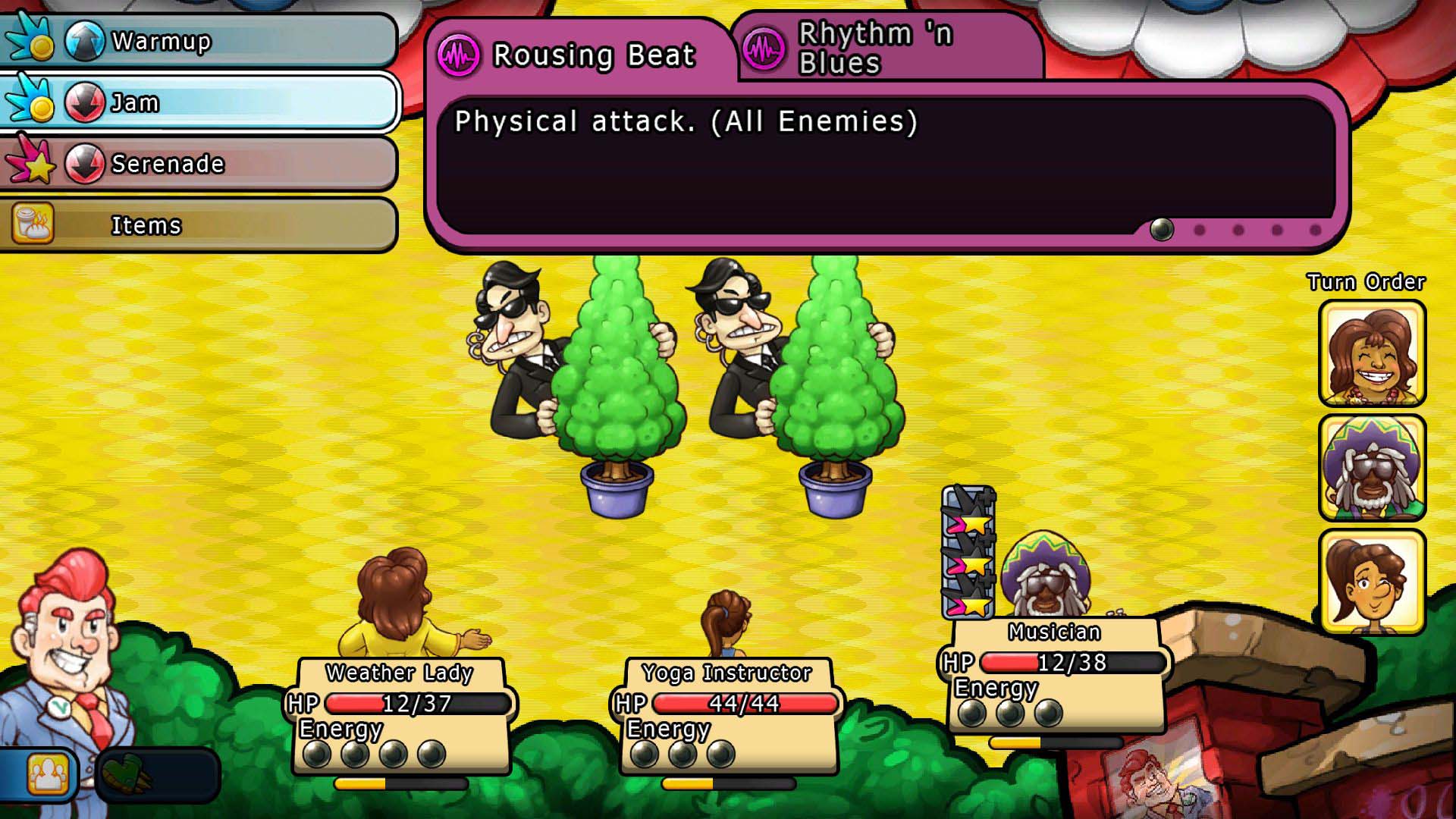1456x819 pixels.
Task: Select the Musician status panel
Action: (x=1056, y=675)
